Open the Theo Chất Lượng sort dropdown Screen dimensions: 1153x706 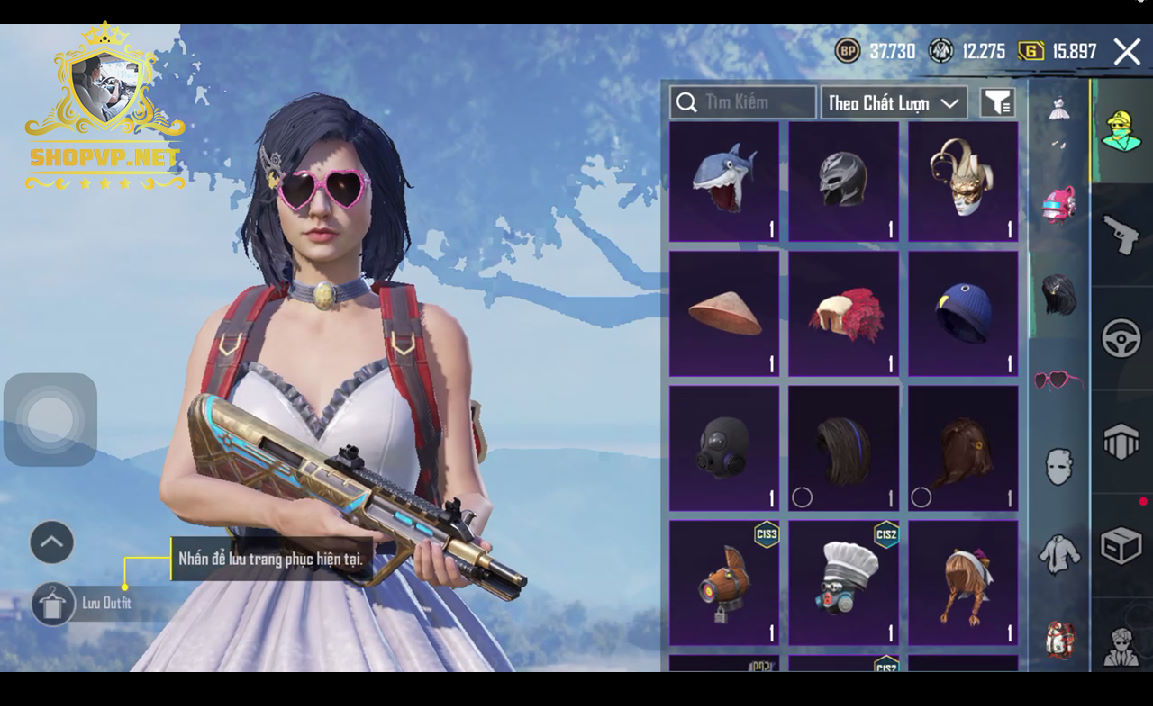(893, 103)
